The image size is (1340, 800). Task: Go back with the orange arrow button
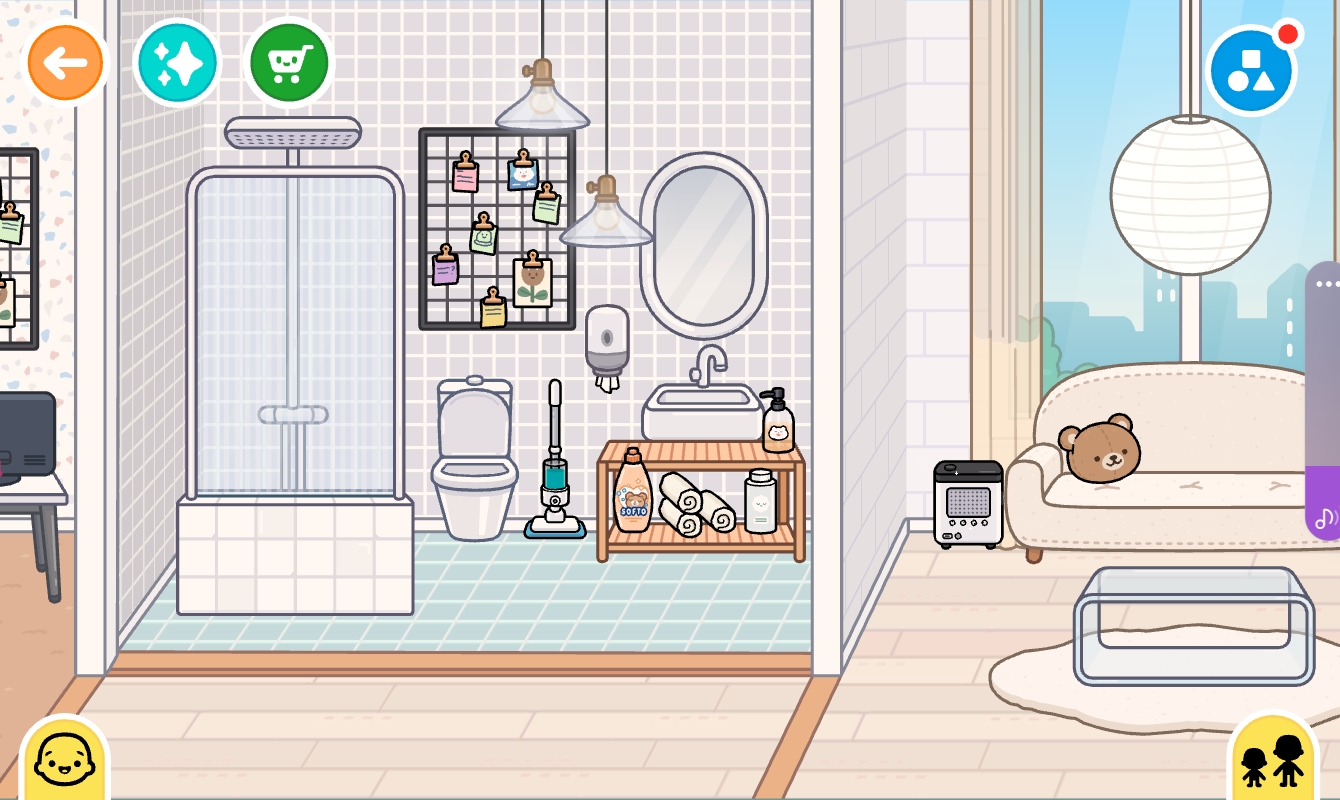[x=66, y=63]
